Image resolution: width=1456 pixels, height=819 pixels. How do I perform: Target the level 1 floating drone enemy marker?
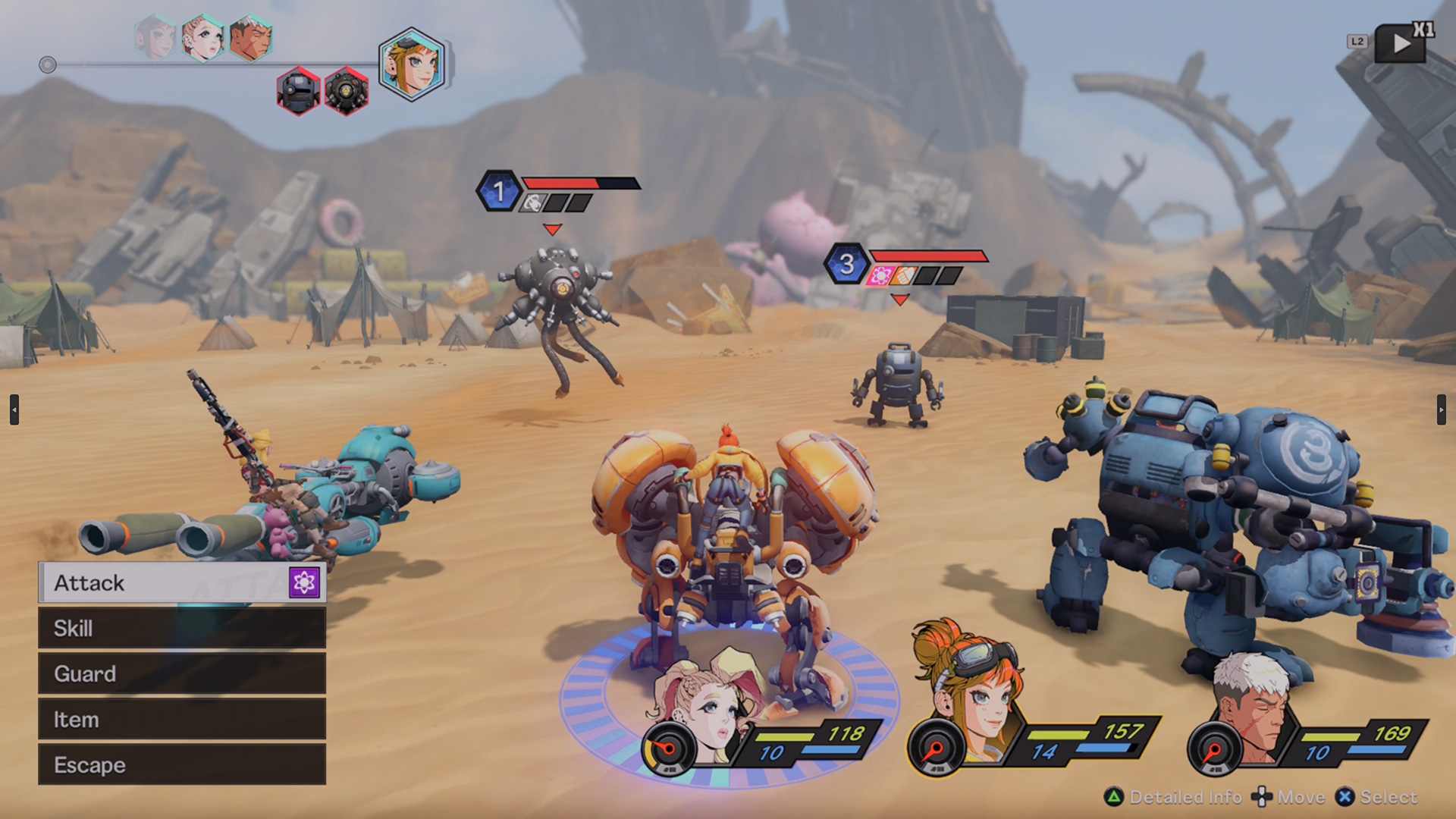pyautogui.click(x=499, y=191)
